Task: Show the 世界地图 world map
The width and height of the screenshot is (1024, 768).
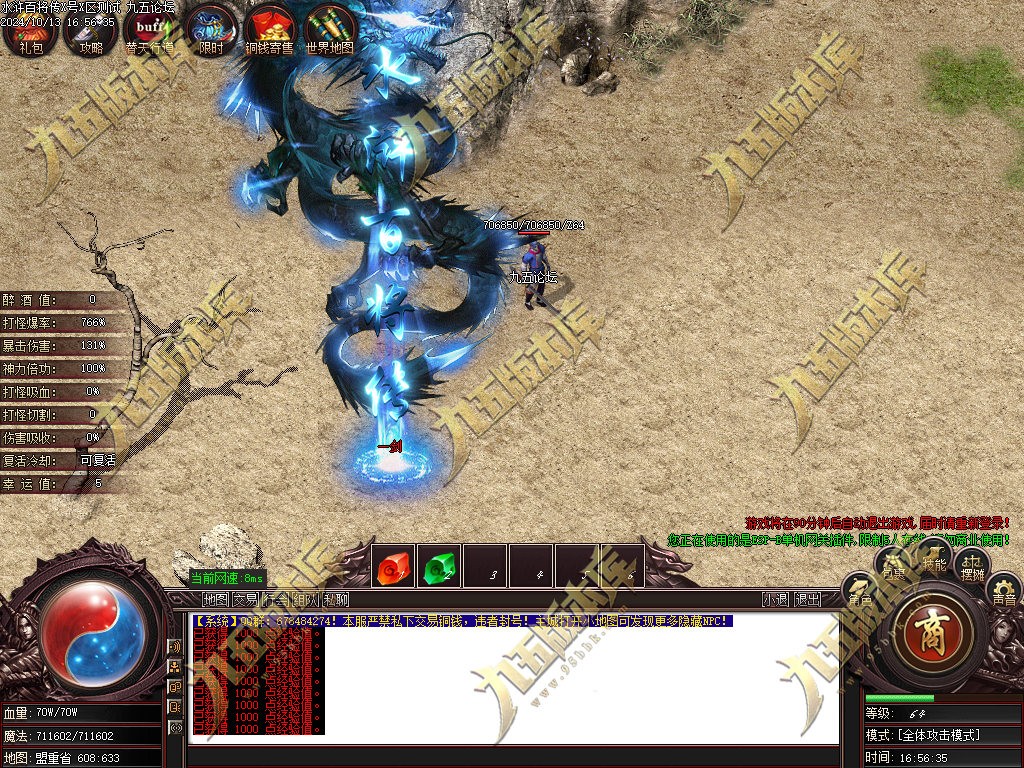Action: [x=330, y=32]
